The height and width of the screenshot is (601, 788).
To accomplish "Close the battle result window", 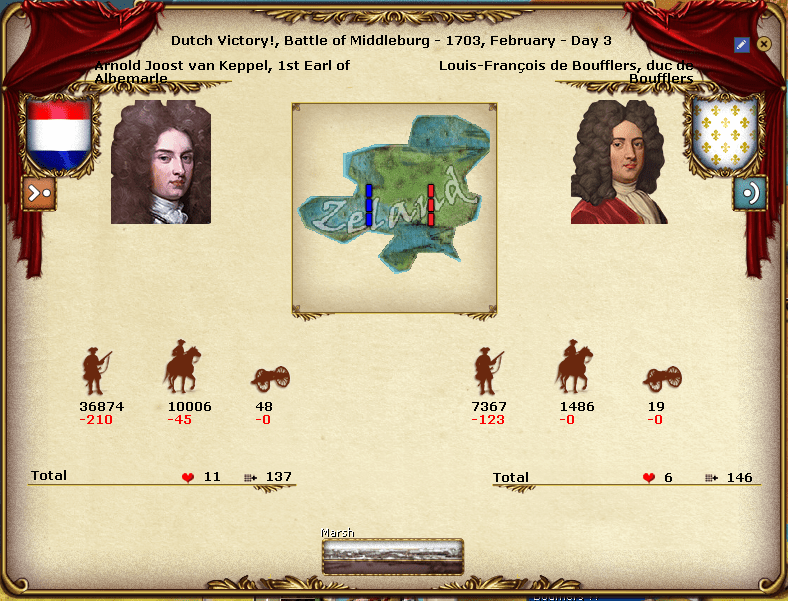I will click(x=764, y=44).
